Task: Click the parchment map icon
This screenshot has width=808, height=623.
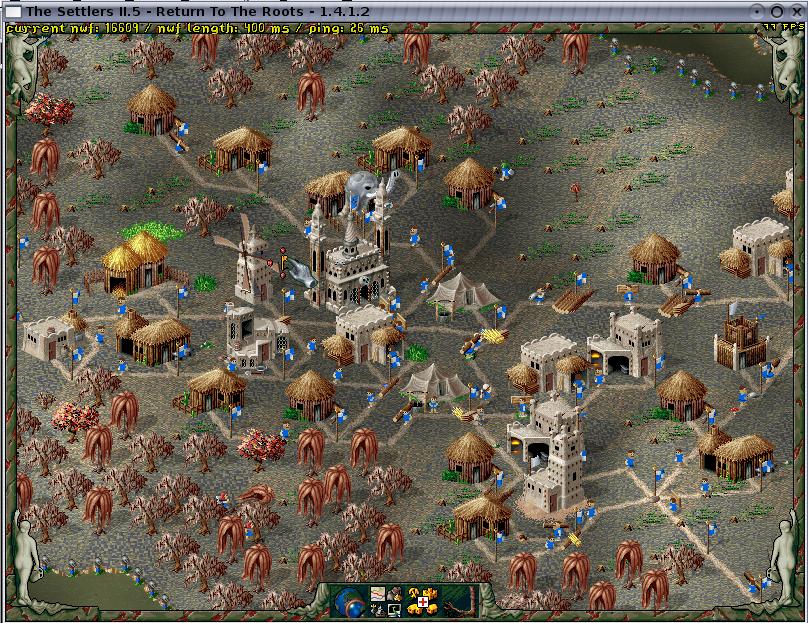Action: (378, 594)
